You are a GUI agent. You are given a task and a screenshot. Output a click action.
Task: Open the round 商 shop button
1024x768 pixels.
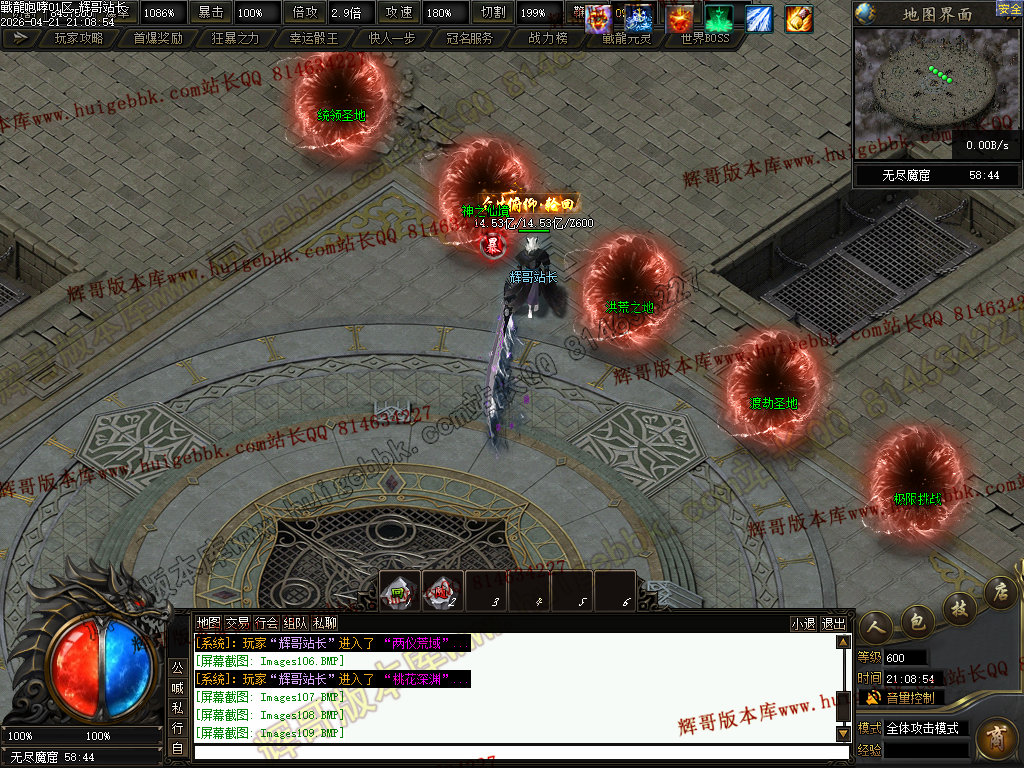[x=995, y=739]
